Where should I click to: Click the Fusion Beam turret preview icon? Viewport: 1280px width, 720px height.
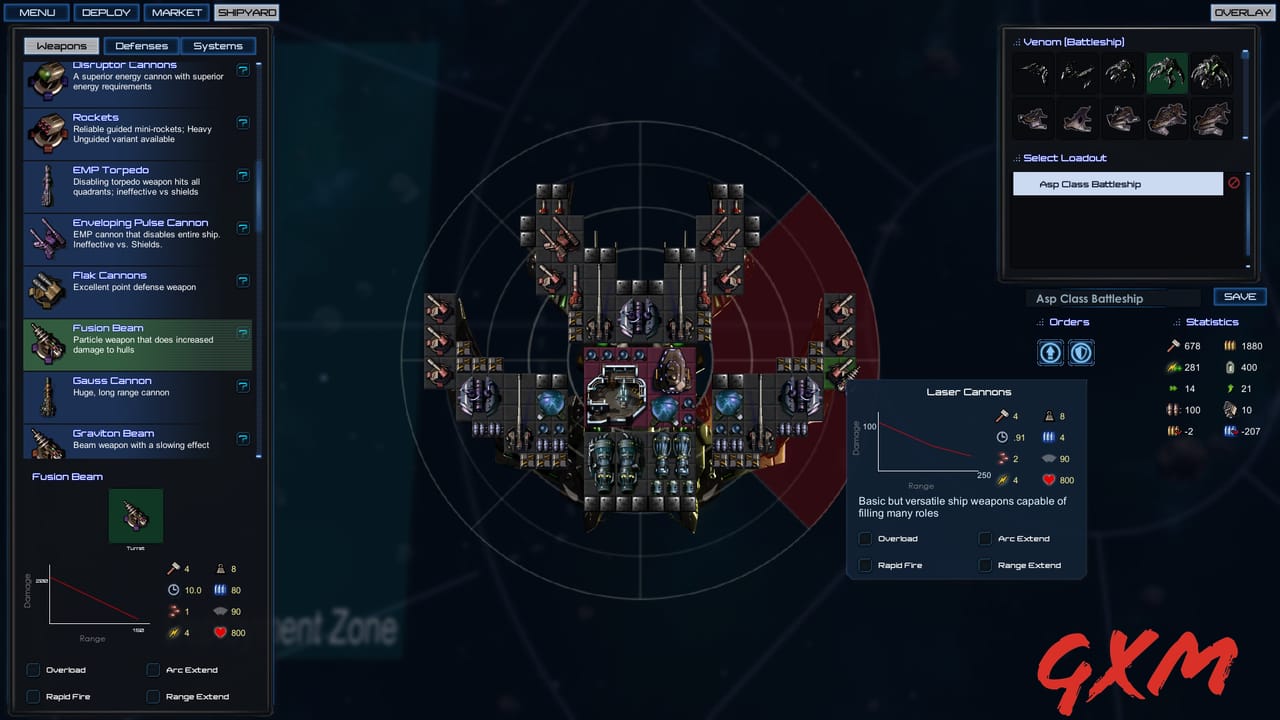135,514
